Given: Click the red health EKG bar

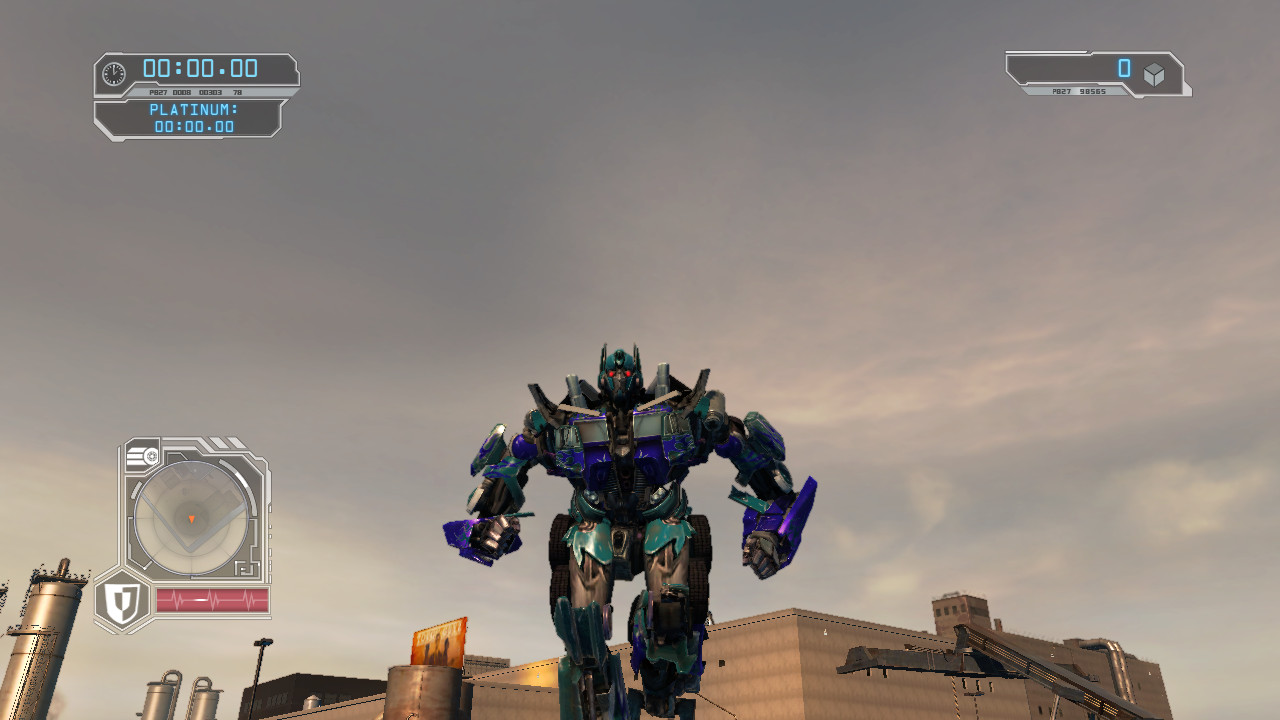Looking at the screenshot, I should click(x=211, y=599).
